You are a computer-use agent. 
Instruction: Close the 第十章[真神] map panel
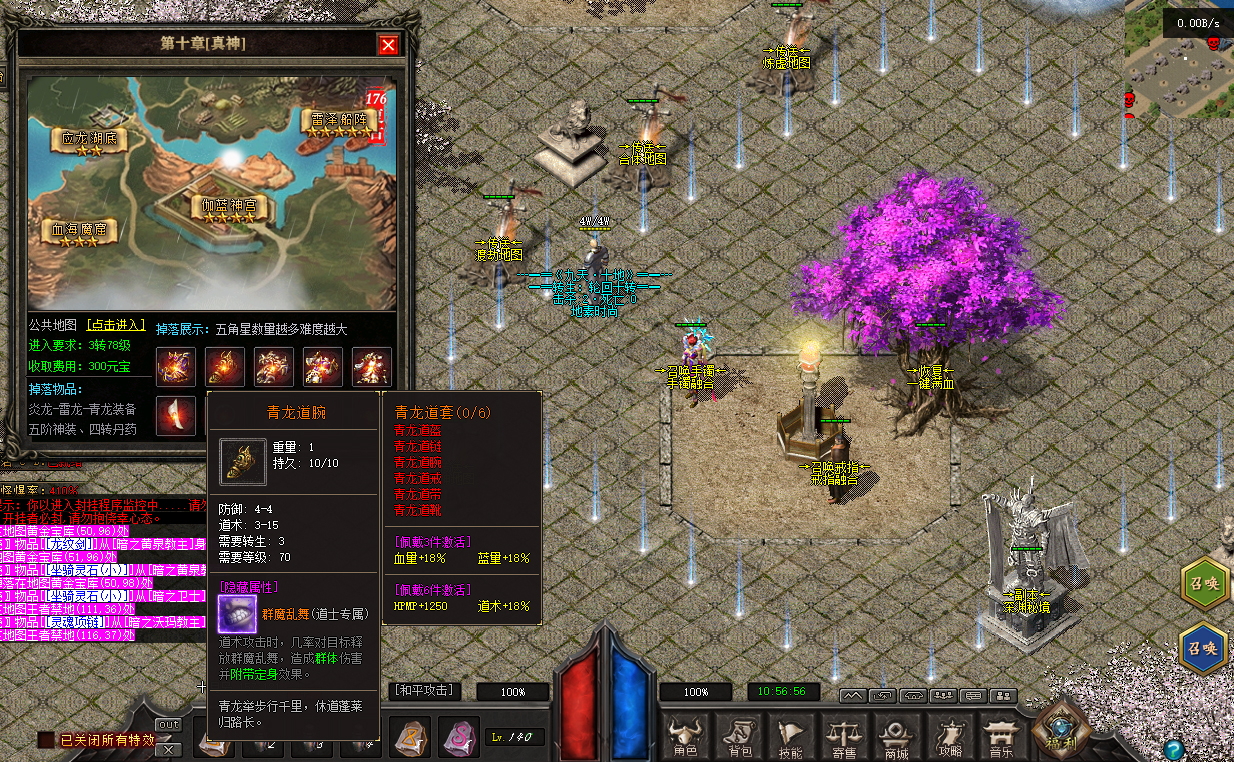388,45
